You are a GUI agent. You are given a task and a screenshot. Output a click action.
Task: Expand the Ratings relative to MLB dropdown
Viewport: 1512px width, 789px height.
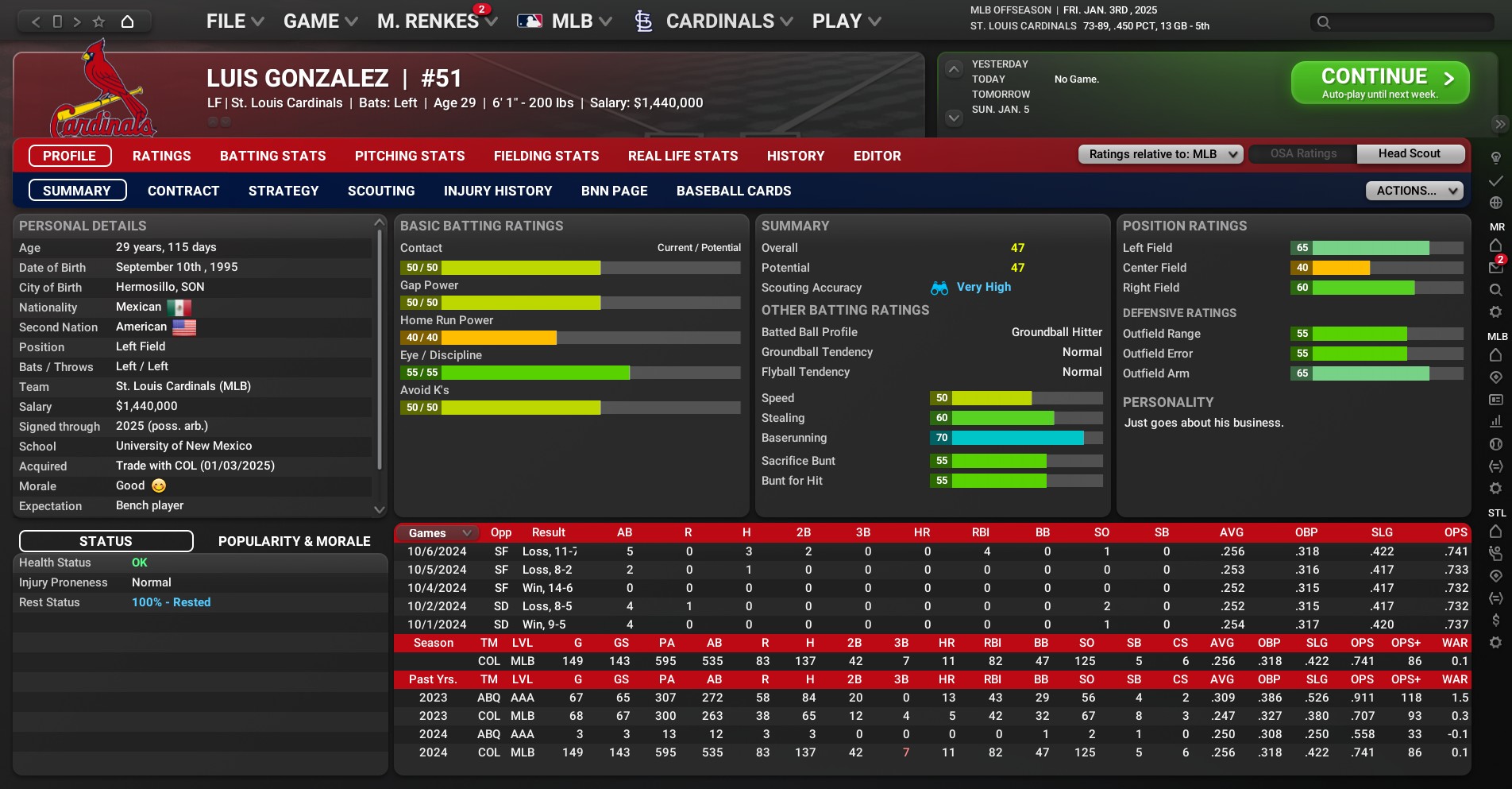(x=1159, y=154)
